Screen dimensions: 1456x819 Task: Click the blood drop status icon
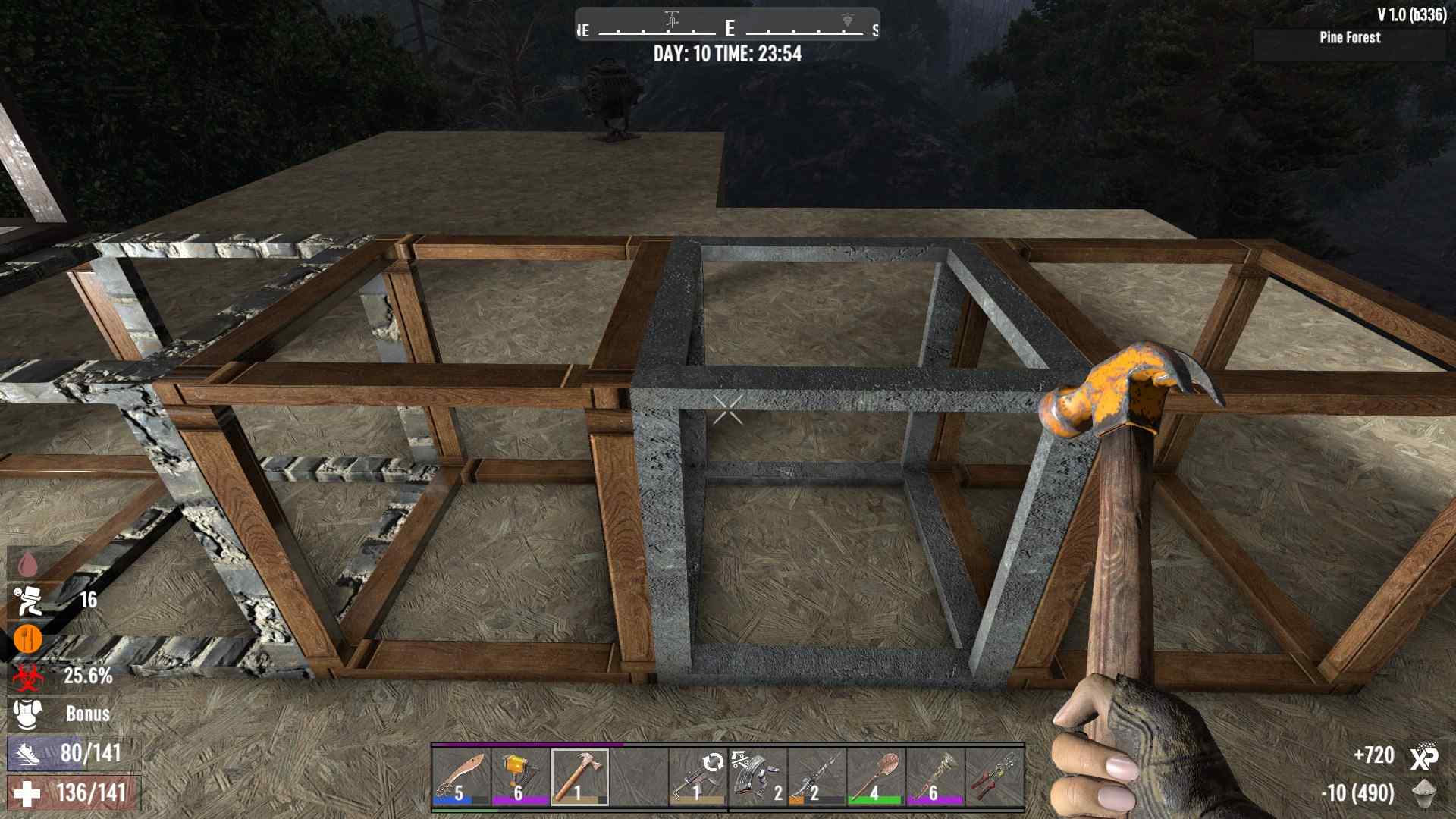[27, 563]
